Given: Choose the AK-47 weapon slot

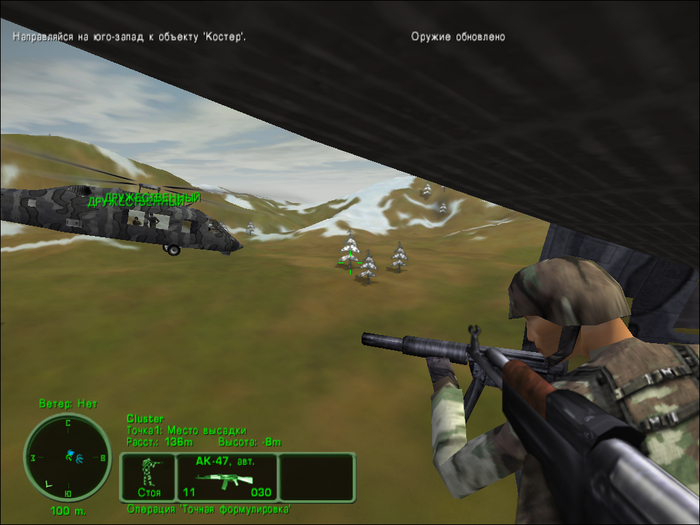Looking at the screenshot, I should coord(226,477).
